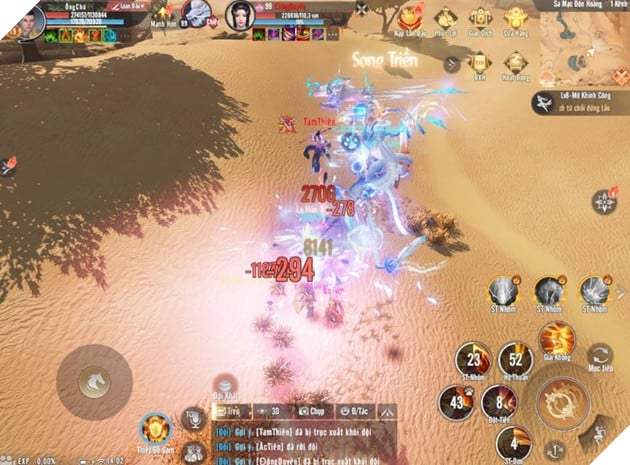
Task: Activate the Giải Khống skill
Action: 556,339
